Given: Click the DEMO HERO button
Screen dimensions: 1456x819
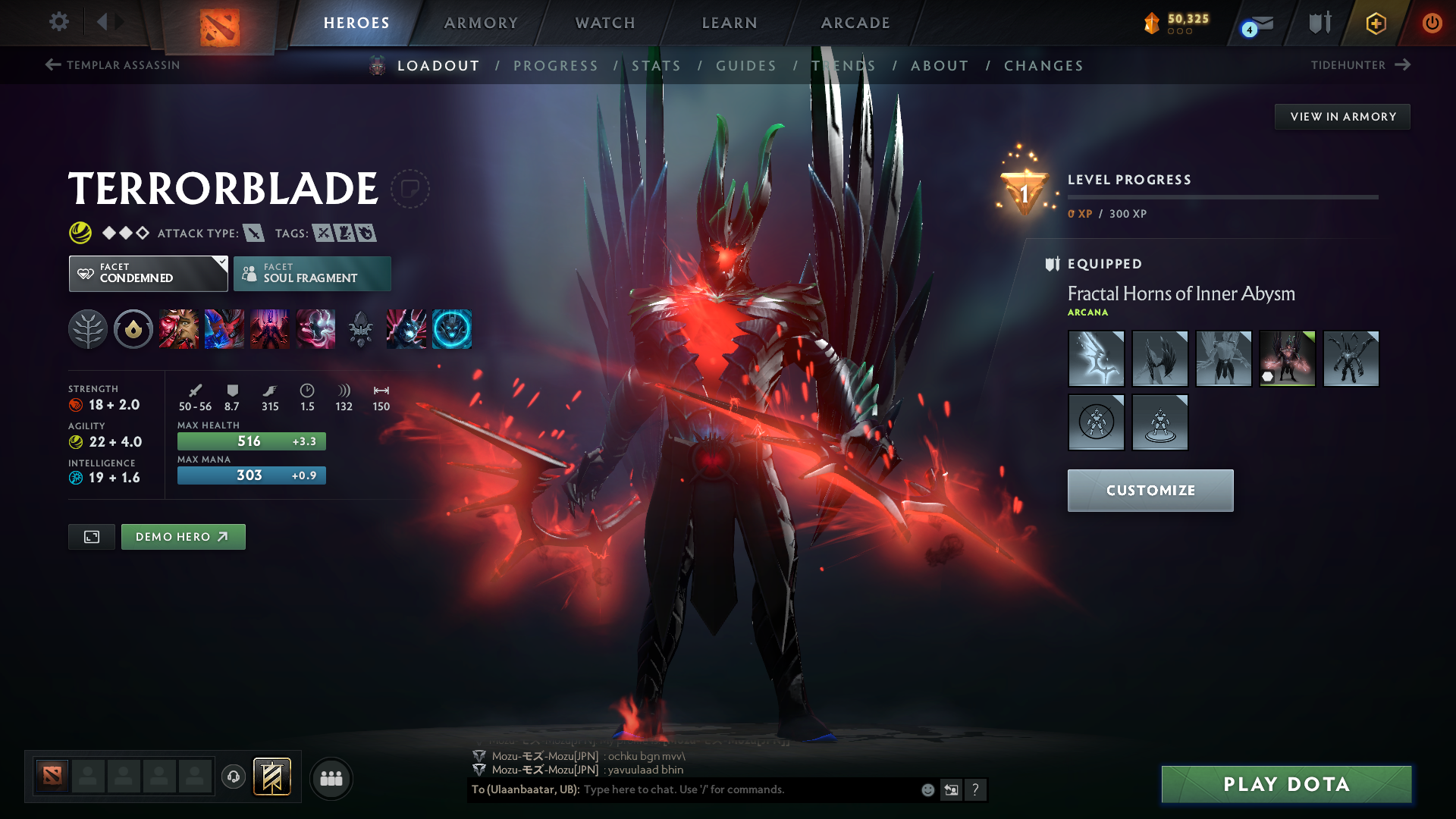Looking at the screenshot, I should coord(183,536).
